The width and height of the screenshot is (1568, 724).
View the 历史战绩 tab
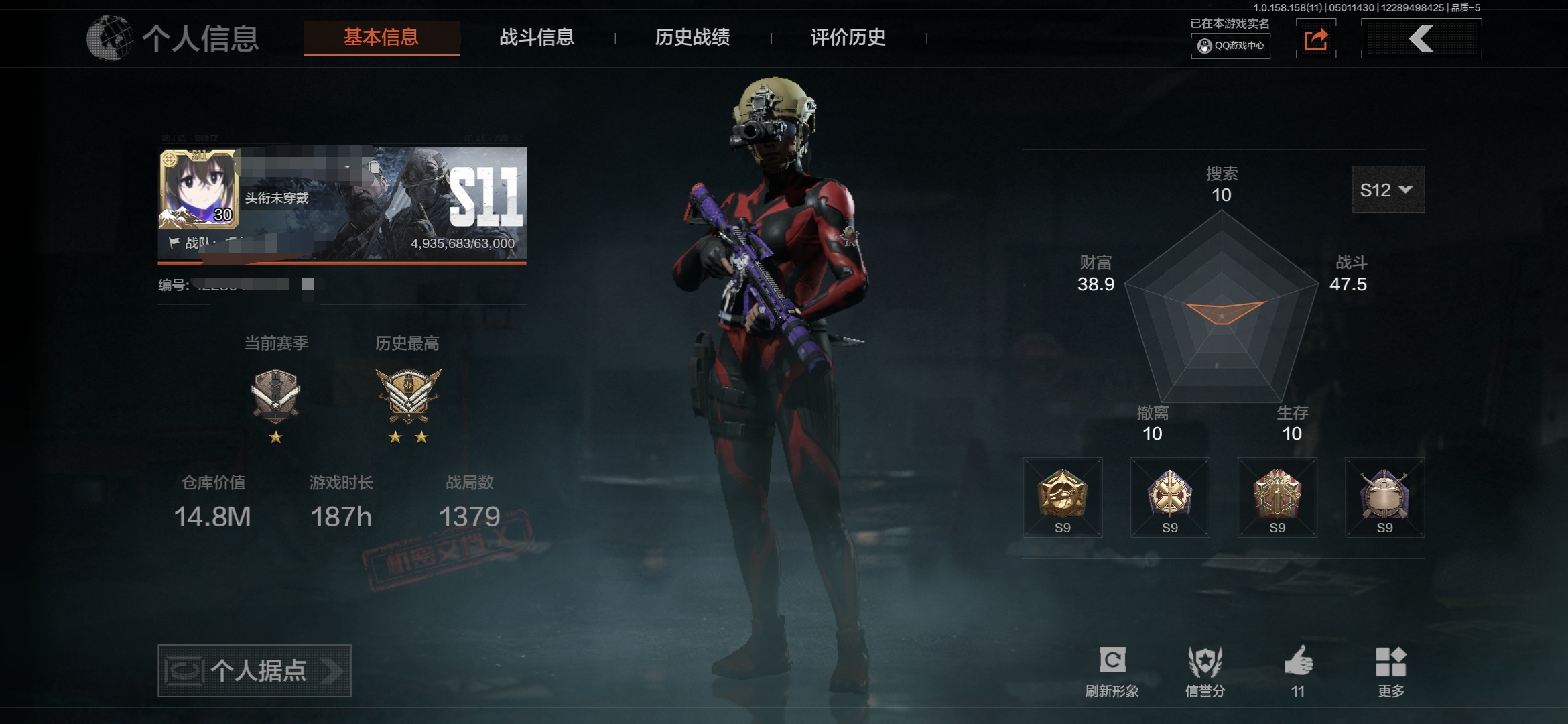[x=692, y=38]
